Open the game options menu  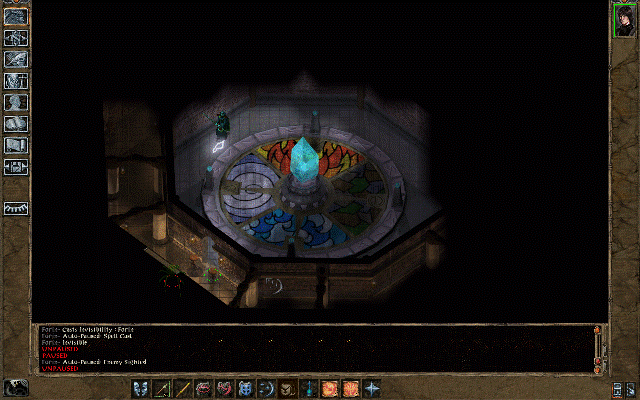16,167
